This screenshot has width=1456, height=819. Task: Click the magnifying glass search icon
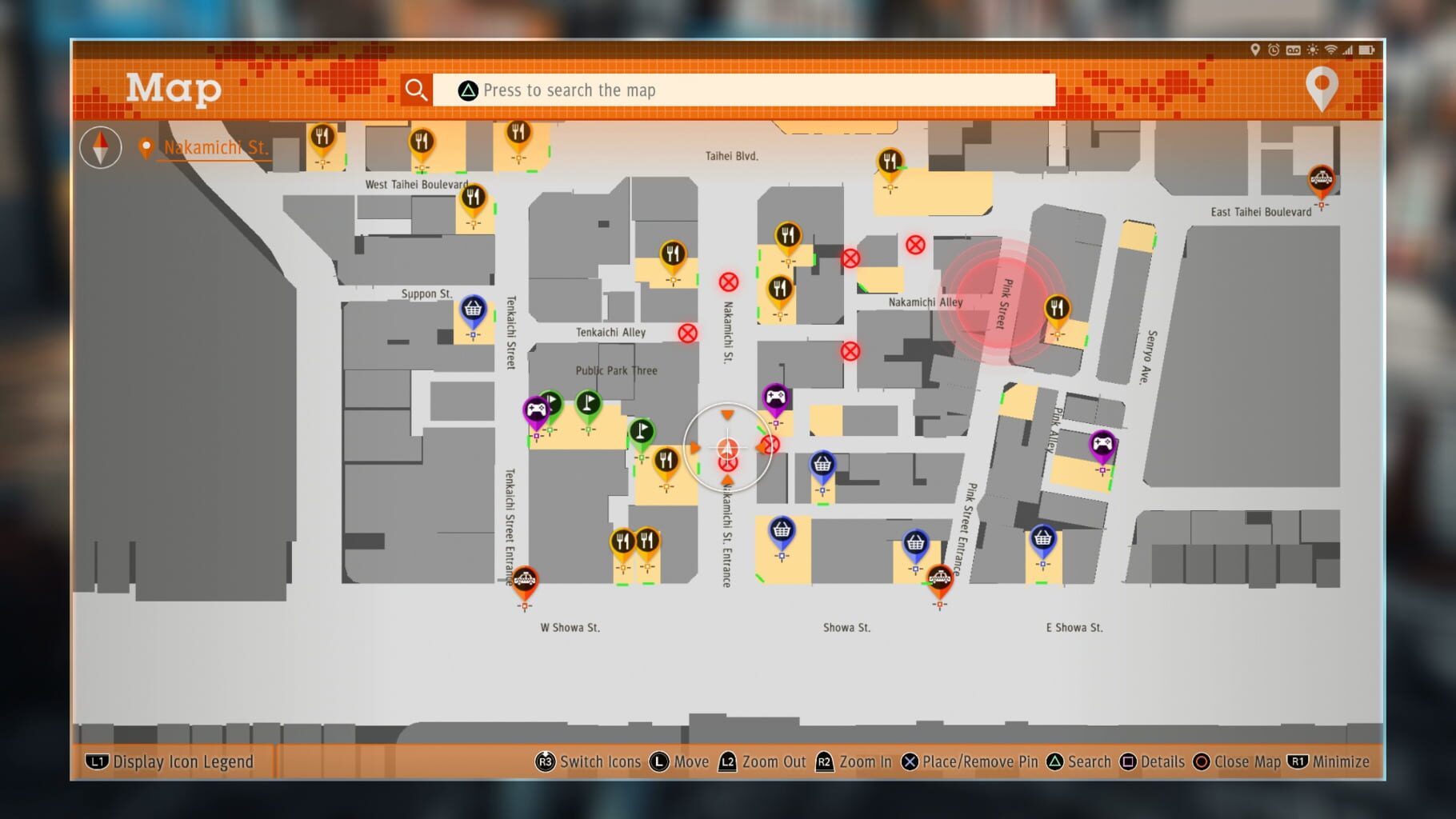click(x=416, y=90)
